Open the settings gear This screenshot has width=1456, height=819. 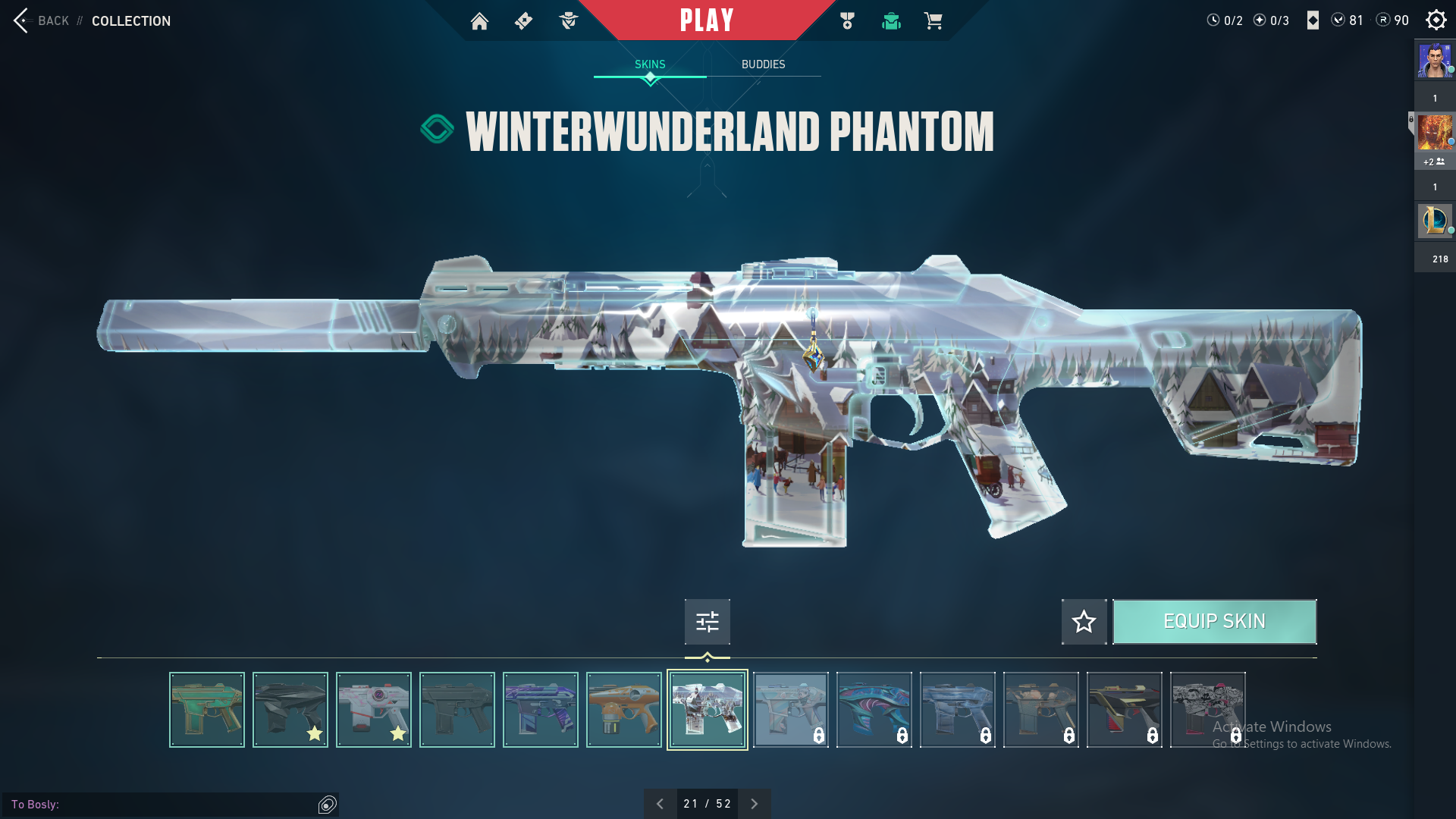(x=1436, y=20)
